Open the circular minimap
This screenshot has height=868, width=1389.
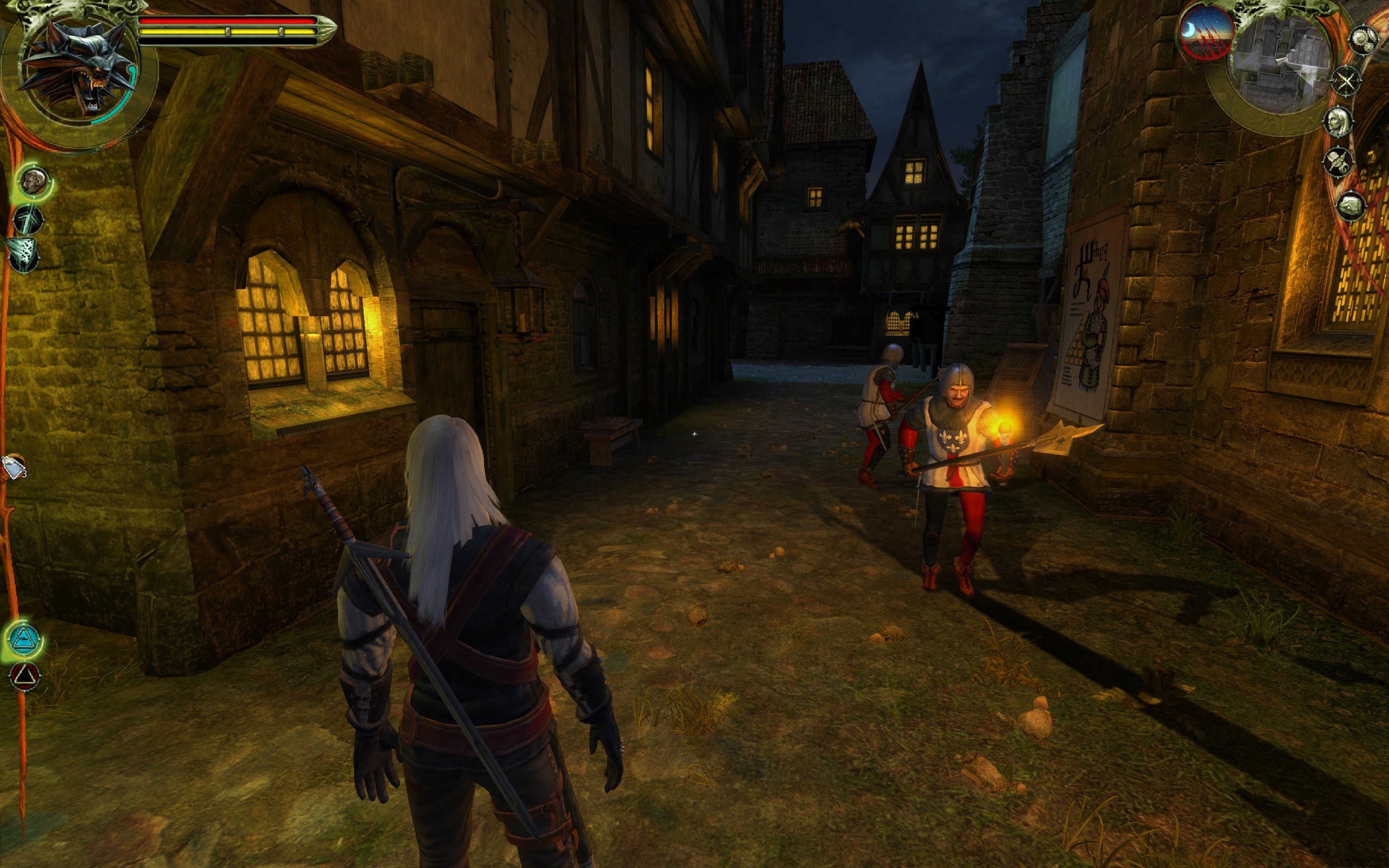tap(1281, 62)
